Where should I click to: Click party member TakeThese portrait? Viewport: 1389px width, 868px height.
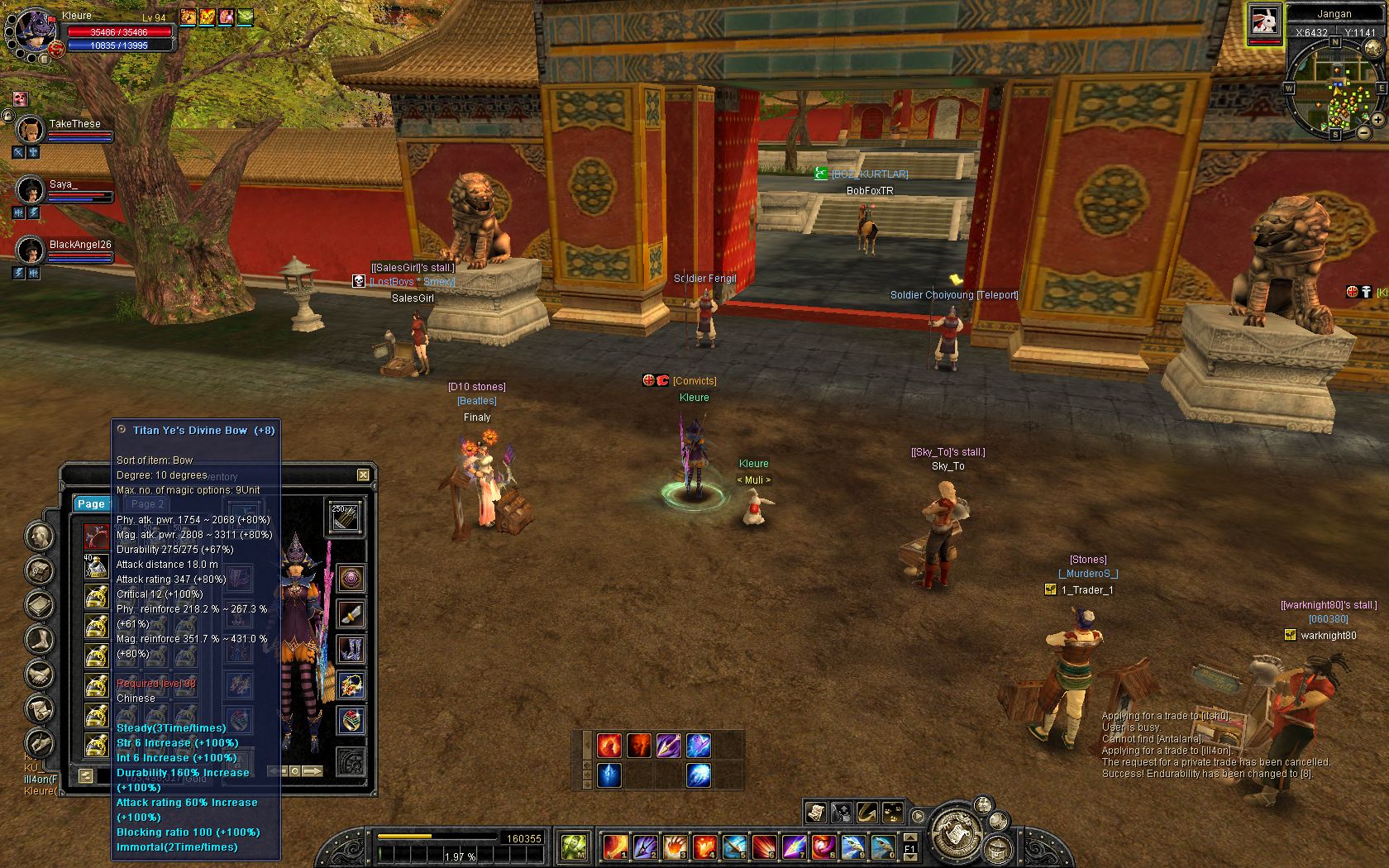pyautogui.click(x=31, y=129)
